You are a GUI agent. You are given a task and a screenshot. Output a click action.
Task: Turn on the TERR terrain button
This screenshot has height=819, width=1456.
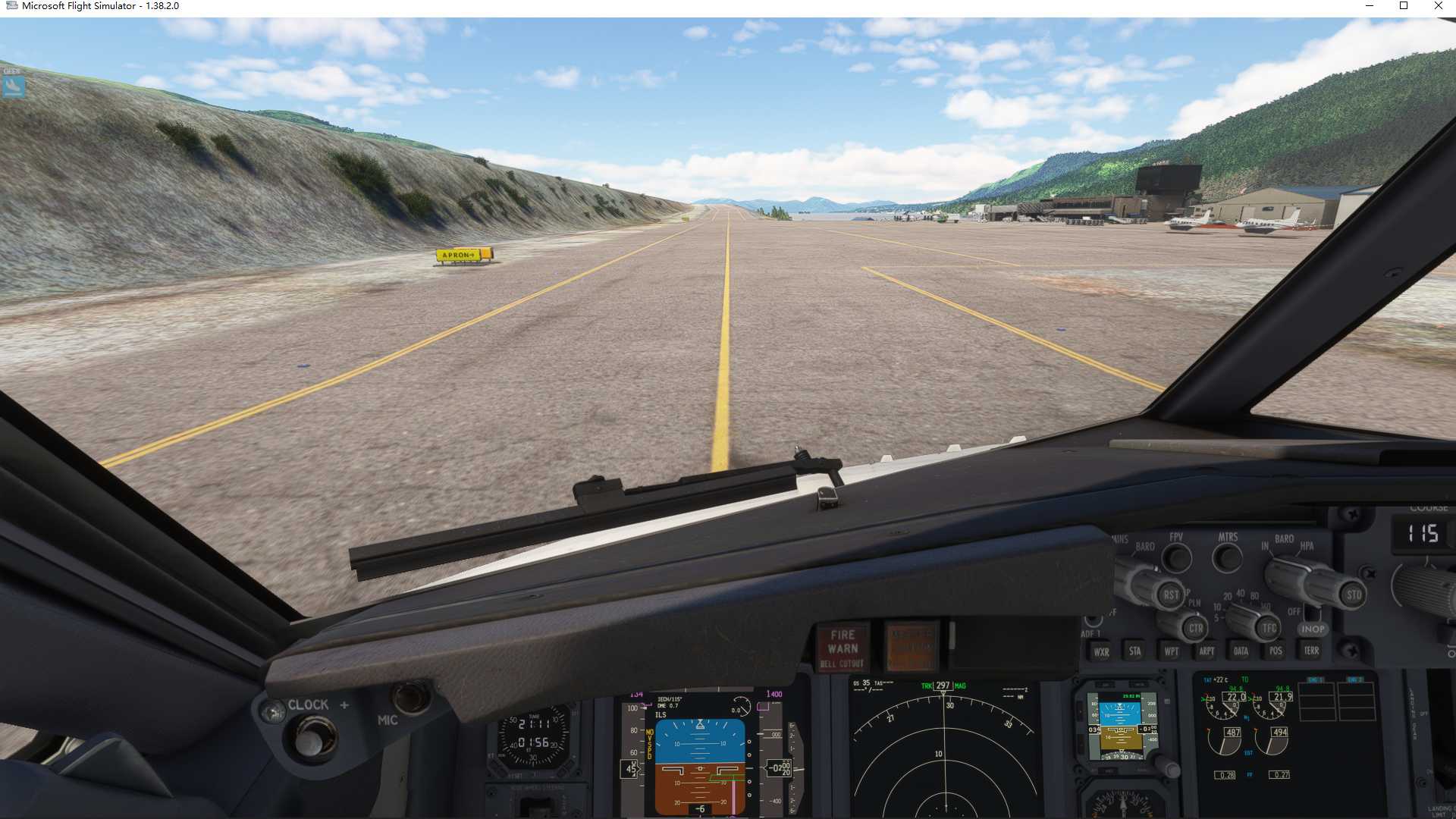coord(1311,650)
